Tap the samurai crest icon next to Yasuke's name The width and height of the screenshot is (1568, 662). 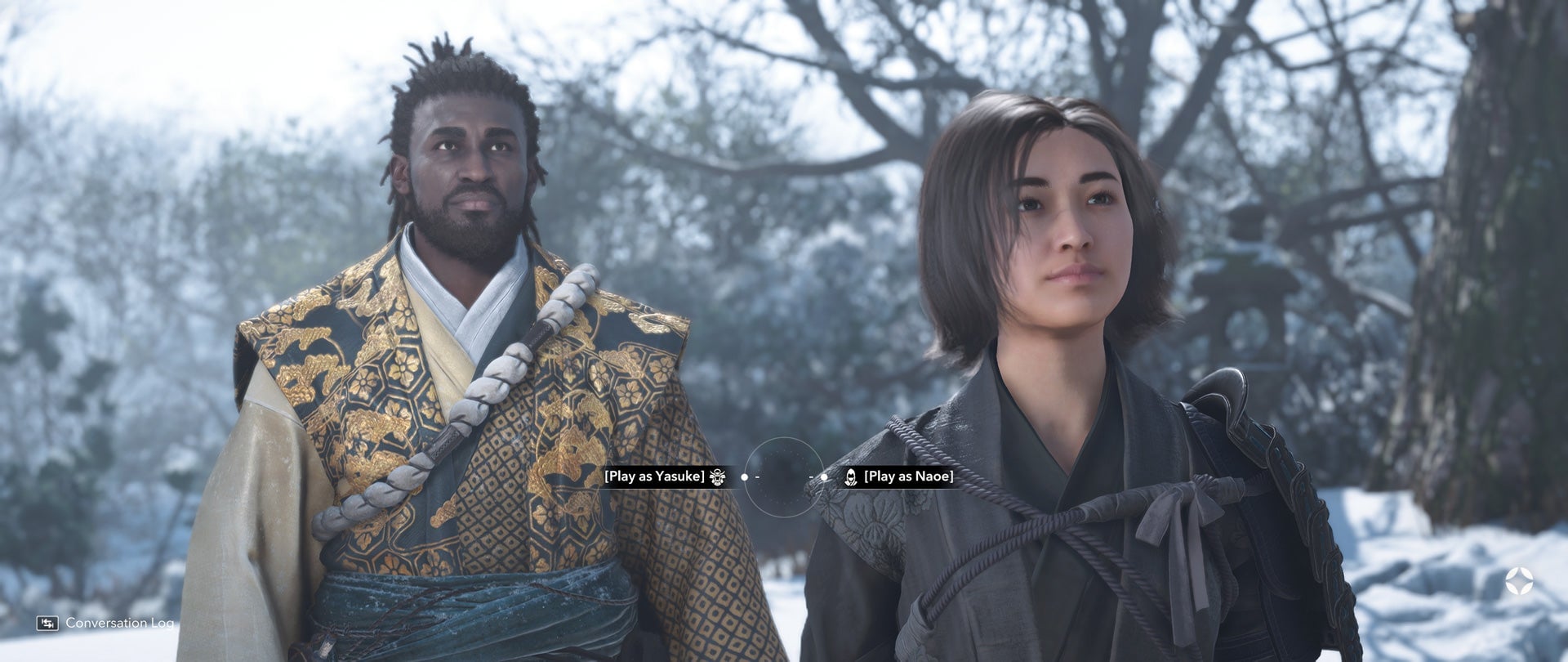719,477
